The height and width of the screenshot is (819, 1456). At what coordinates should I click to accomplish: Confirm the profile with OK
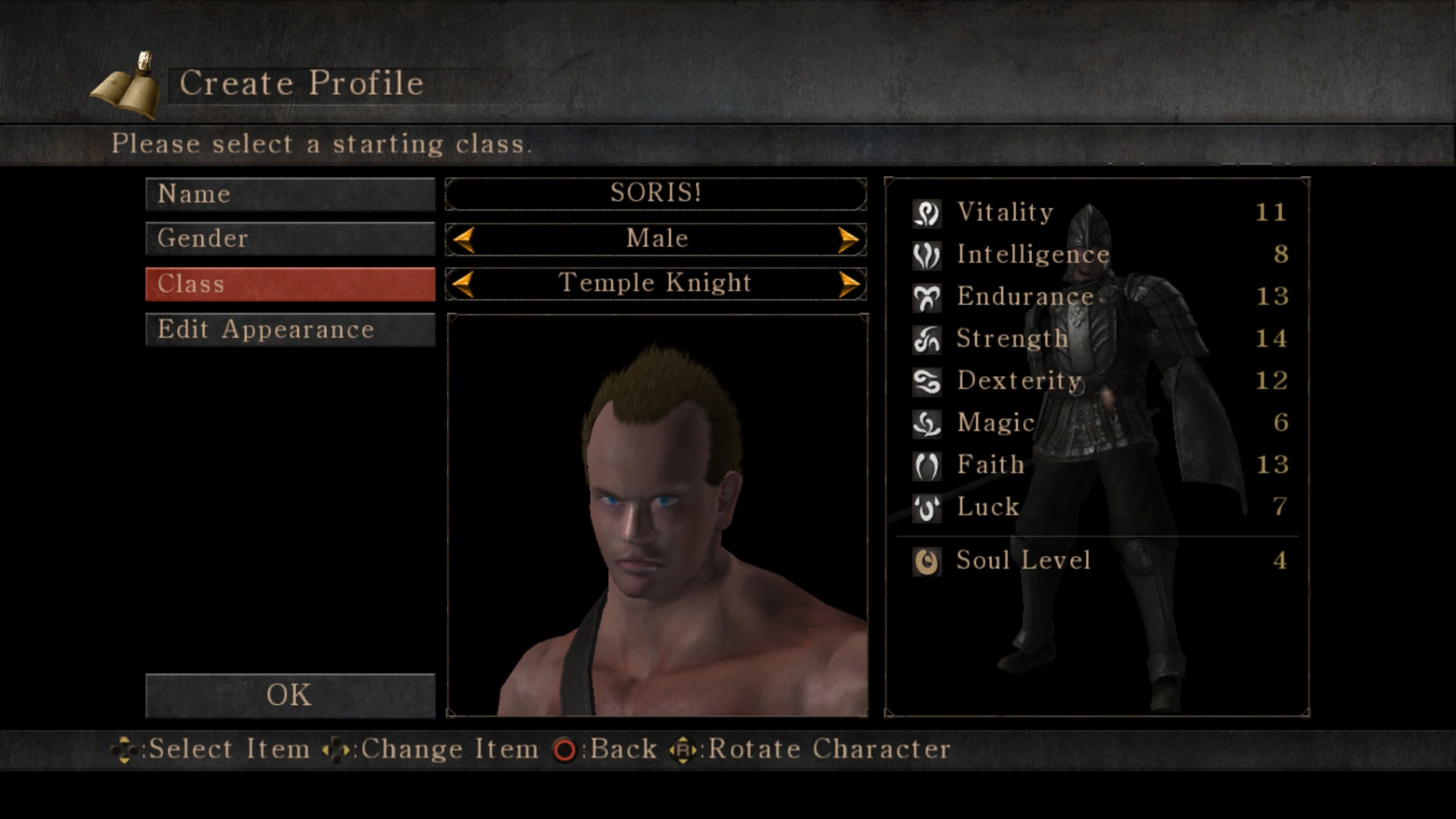coord(290,695)
